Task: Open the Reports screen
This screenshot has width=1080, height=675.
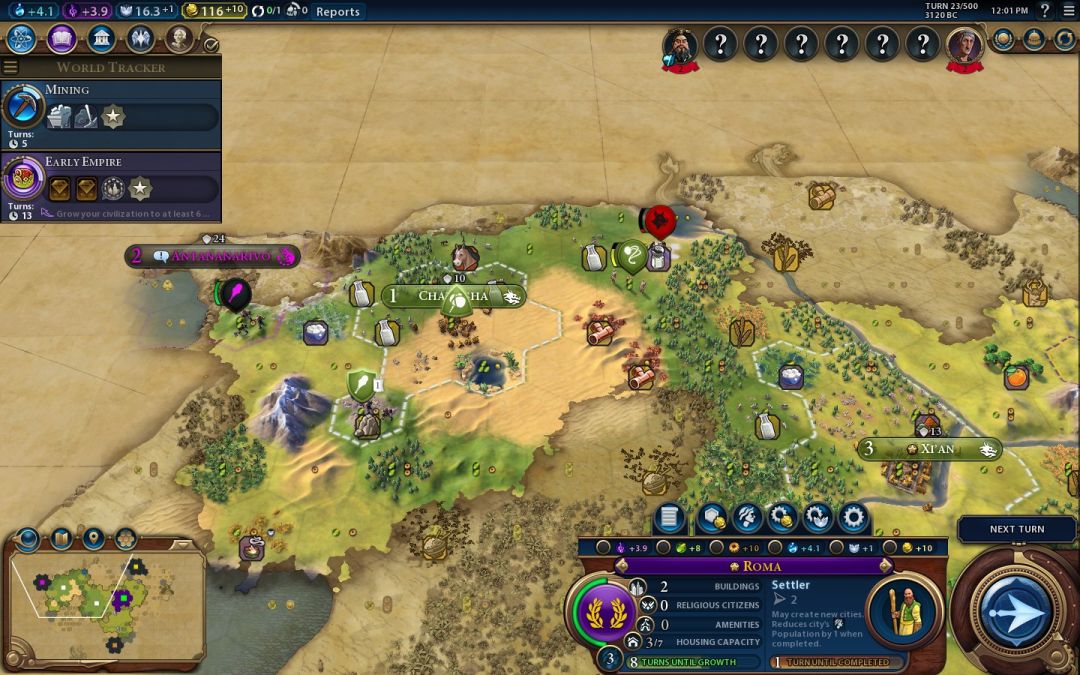Action: [x=337, y=11]
